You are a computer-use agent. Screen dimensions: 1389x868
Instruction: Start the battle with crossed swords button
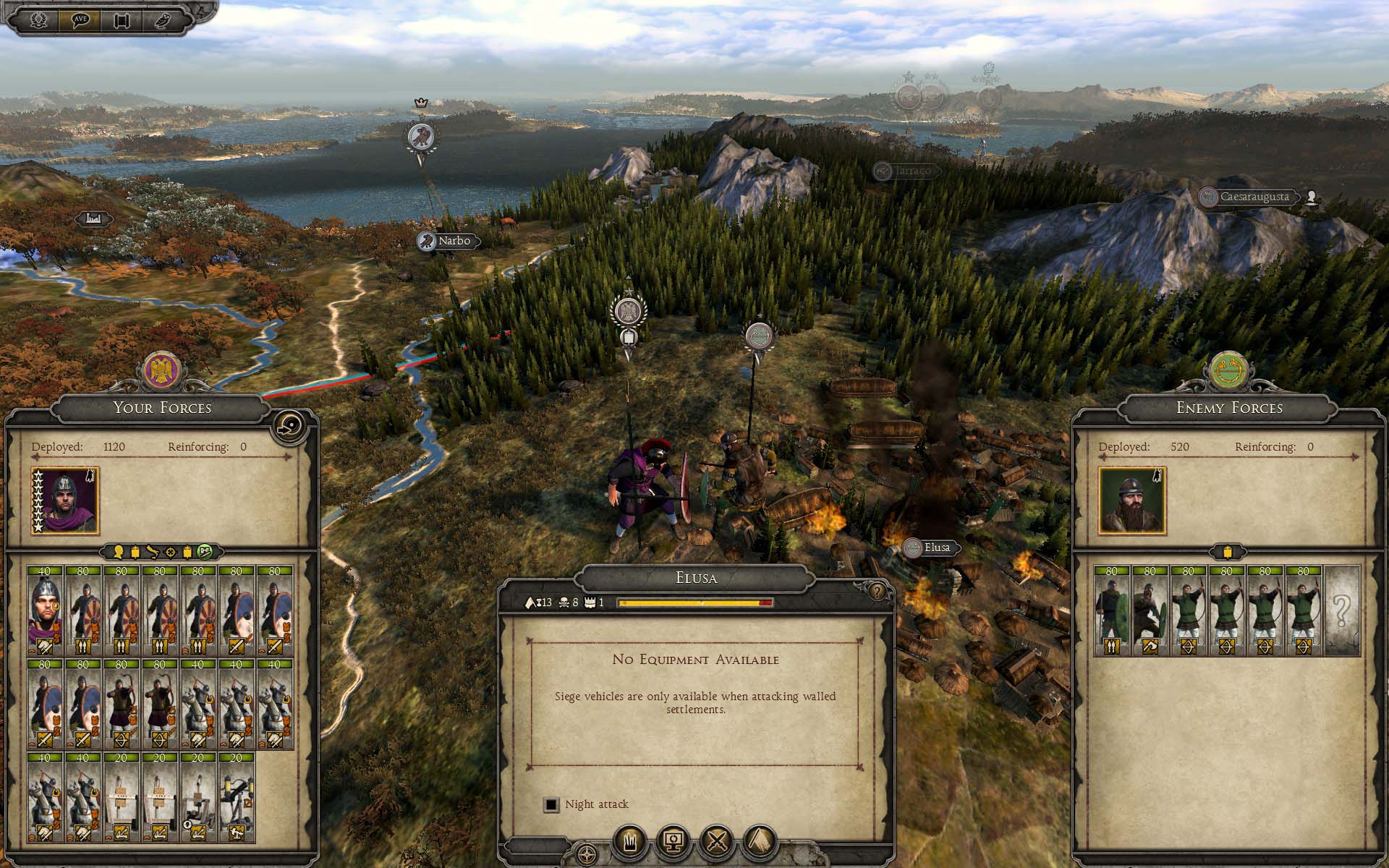[717, 841]
